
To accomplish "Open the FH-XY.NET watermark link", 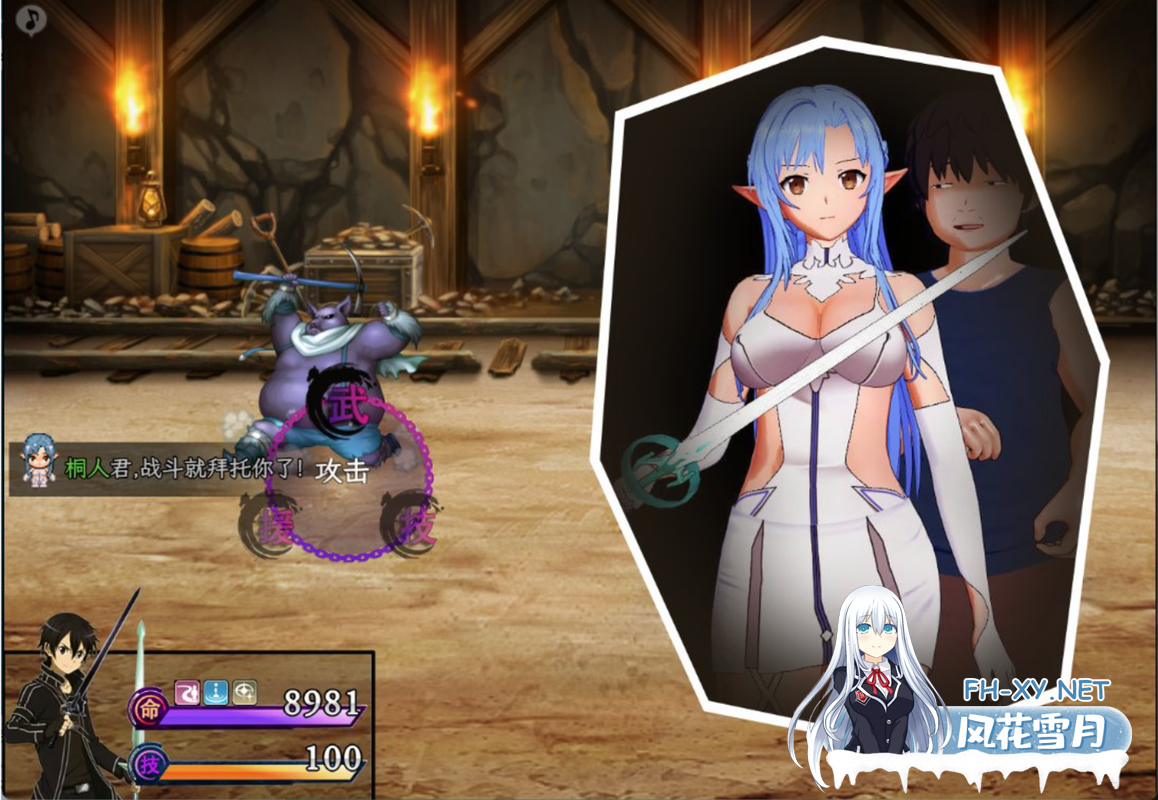I will coord(1035,690).
